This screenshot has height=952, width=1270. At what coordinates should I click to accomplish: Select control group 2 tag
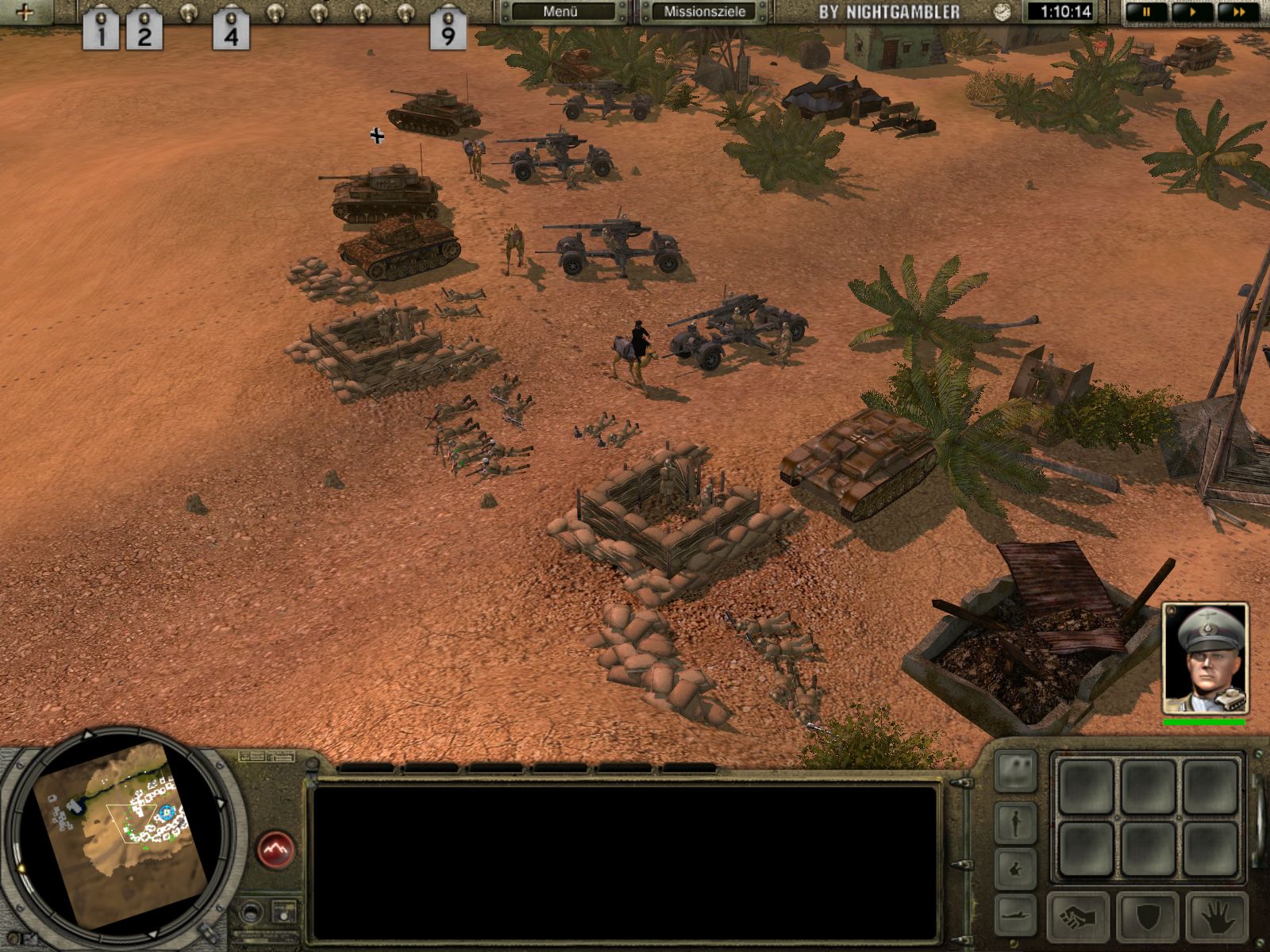pos(144,32)
